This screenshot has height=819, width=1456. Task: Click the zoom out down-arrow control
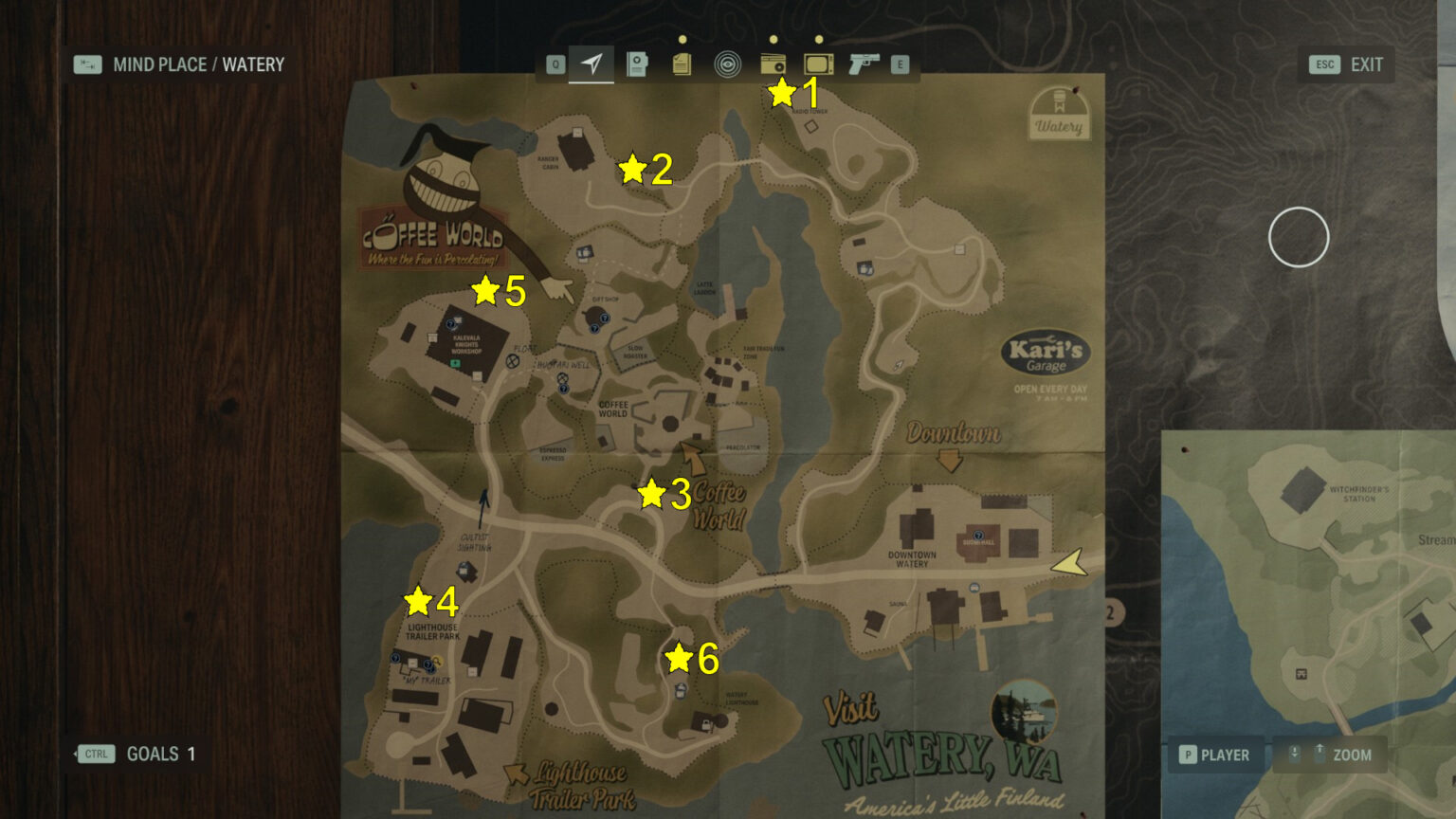click(1293, 755)
